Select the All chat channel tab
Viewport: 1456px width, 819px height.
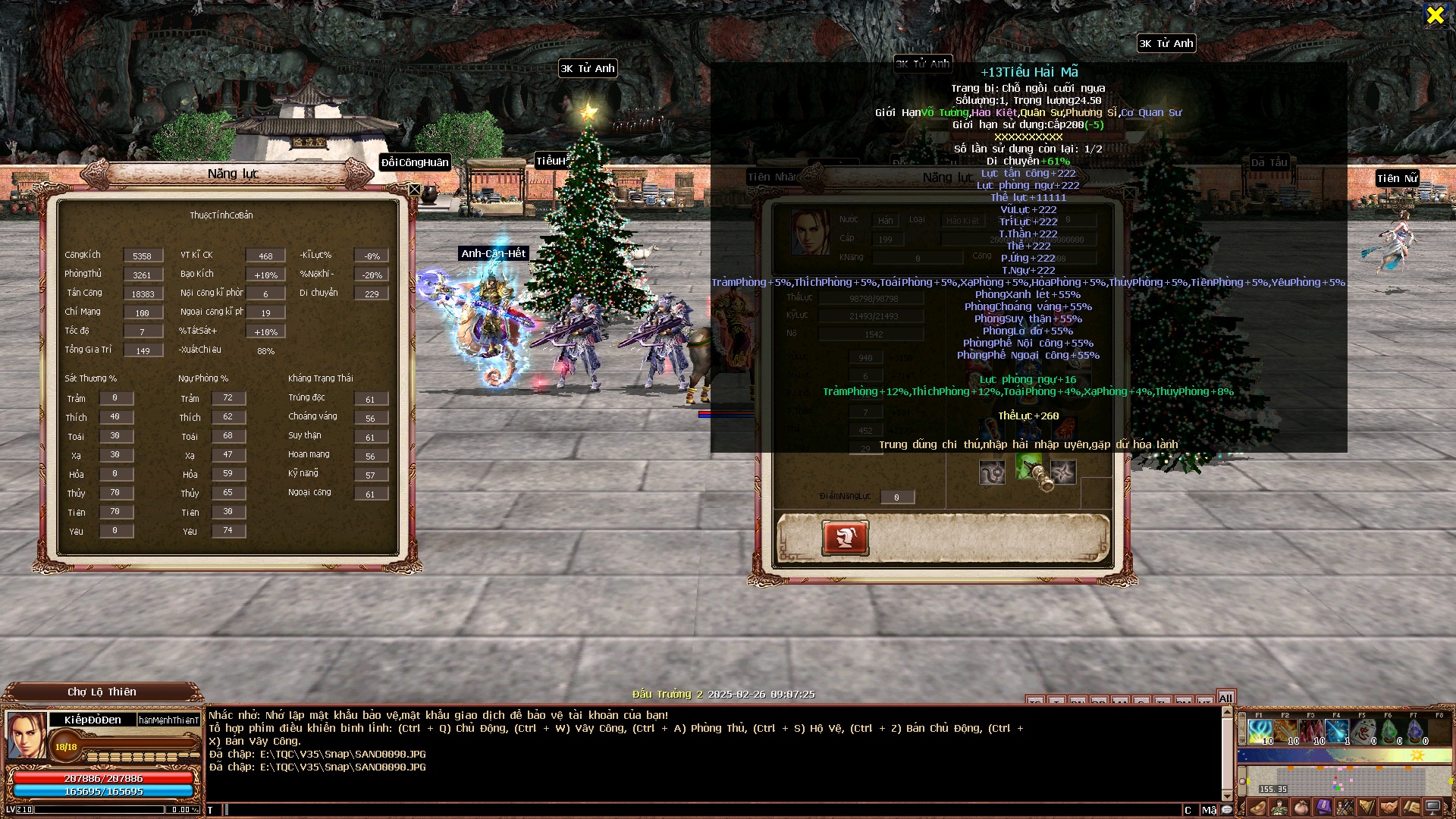click(x=1225, y=698)
